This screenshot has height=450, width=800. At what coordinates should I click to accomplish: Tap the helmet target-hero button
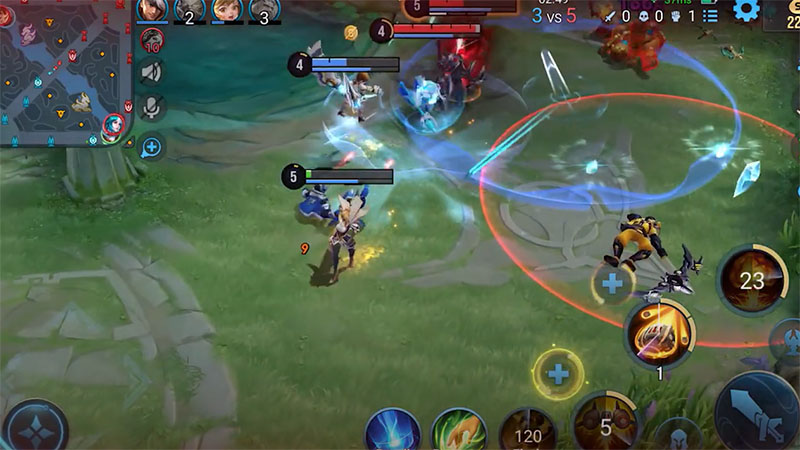click(x=679, y=436)
